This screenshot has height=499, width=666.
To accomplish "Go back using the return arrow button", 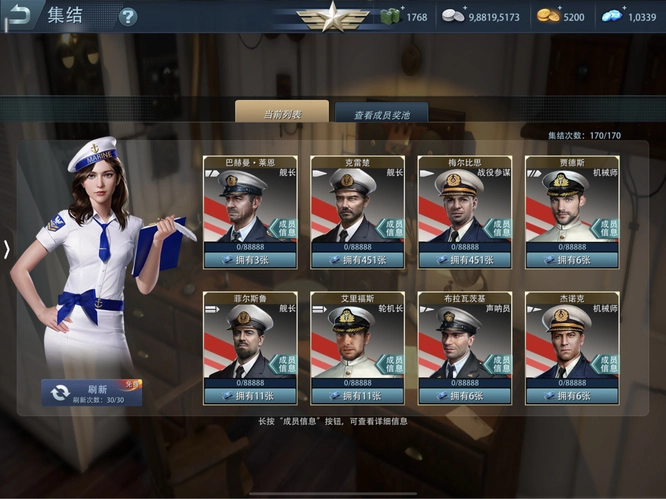I will point(21,15).
